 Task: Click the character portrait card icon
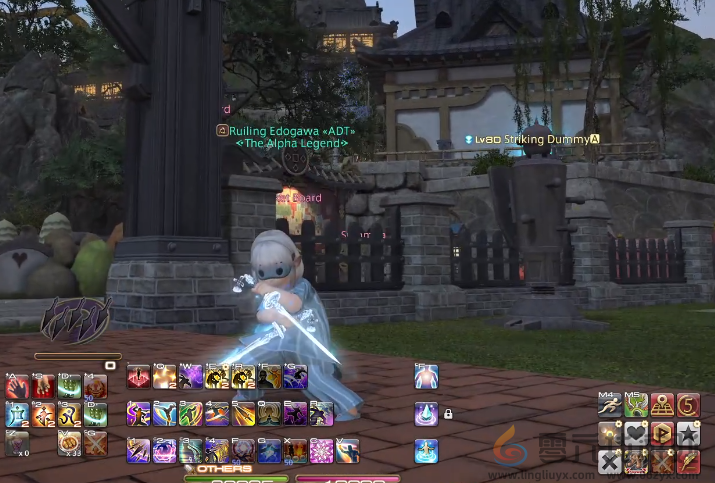click(x=635, y=461)
